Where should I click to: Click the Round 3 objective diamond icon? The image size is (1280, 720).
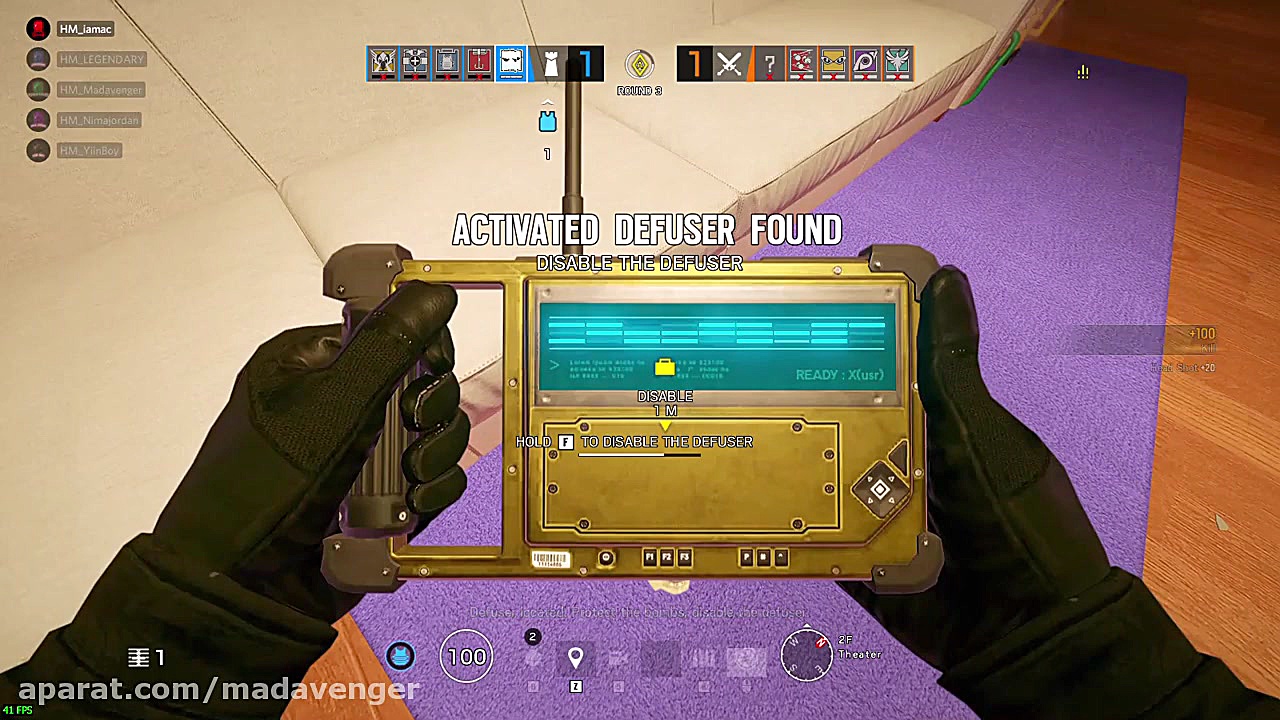pos(640,63)
